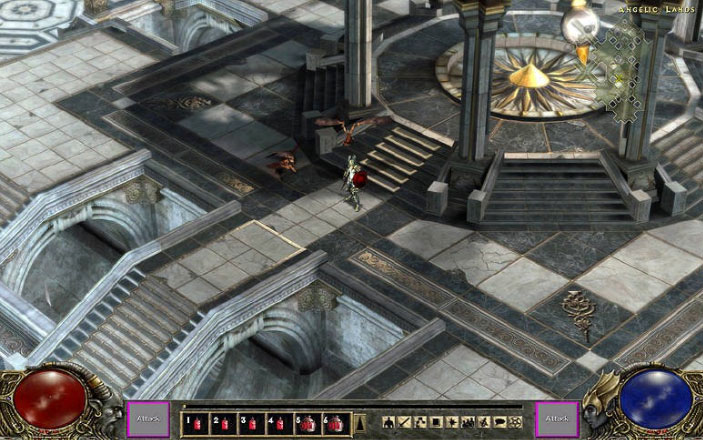The image size is (703, 440).
Task: Use the large potion in belt slot 6
Action: (x=336, y=423)
